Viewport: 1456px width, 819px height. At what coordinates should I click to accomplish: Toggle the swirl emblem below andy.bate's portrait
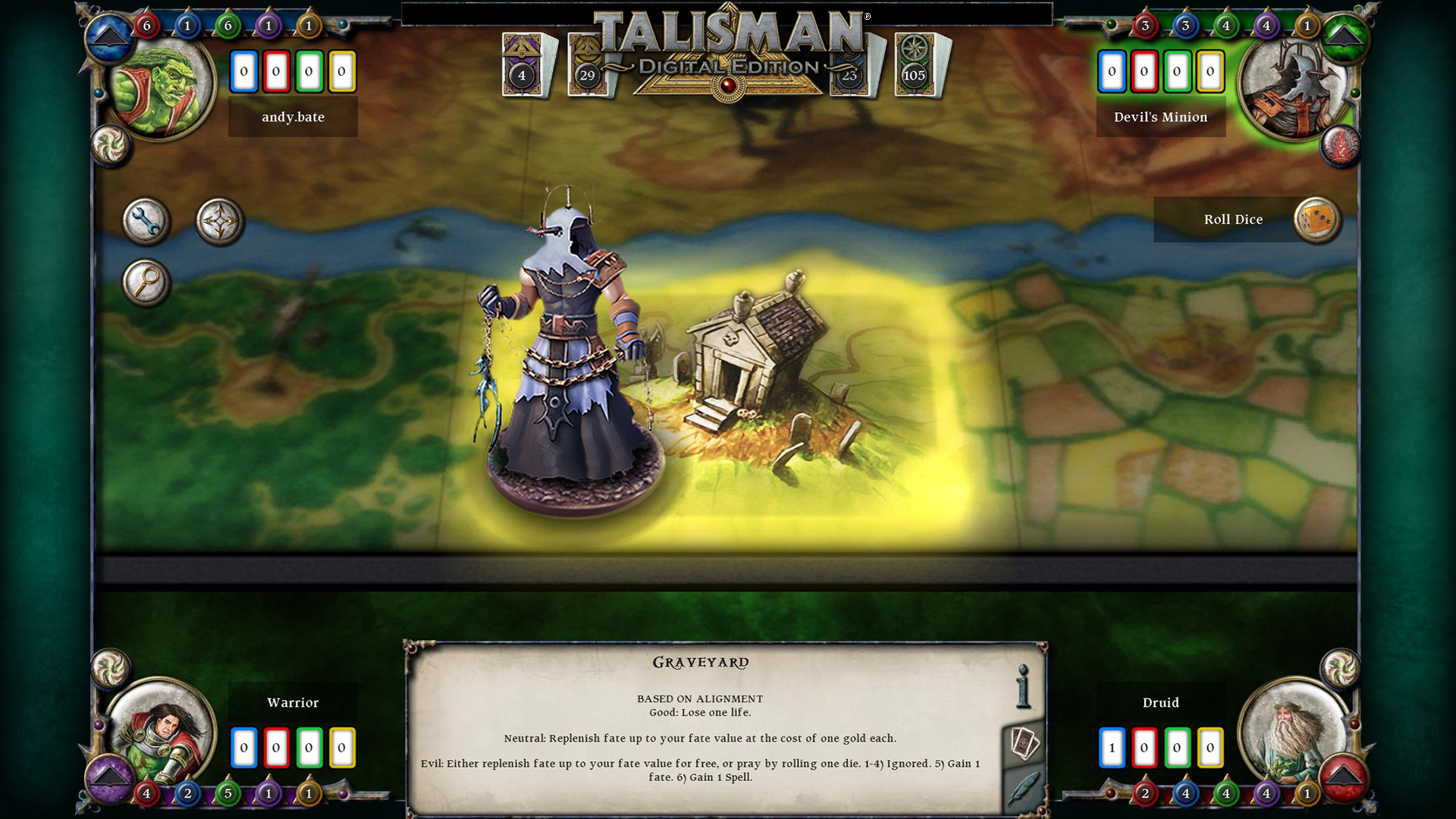(110, 144)
